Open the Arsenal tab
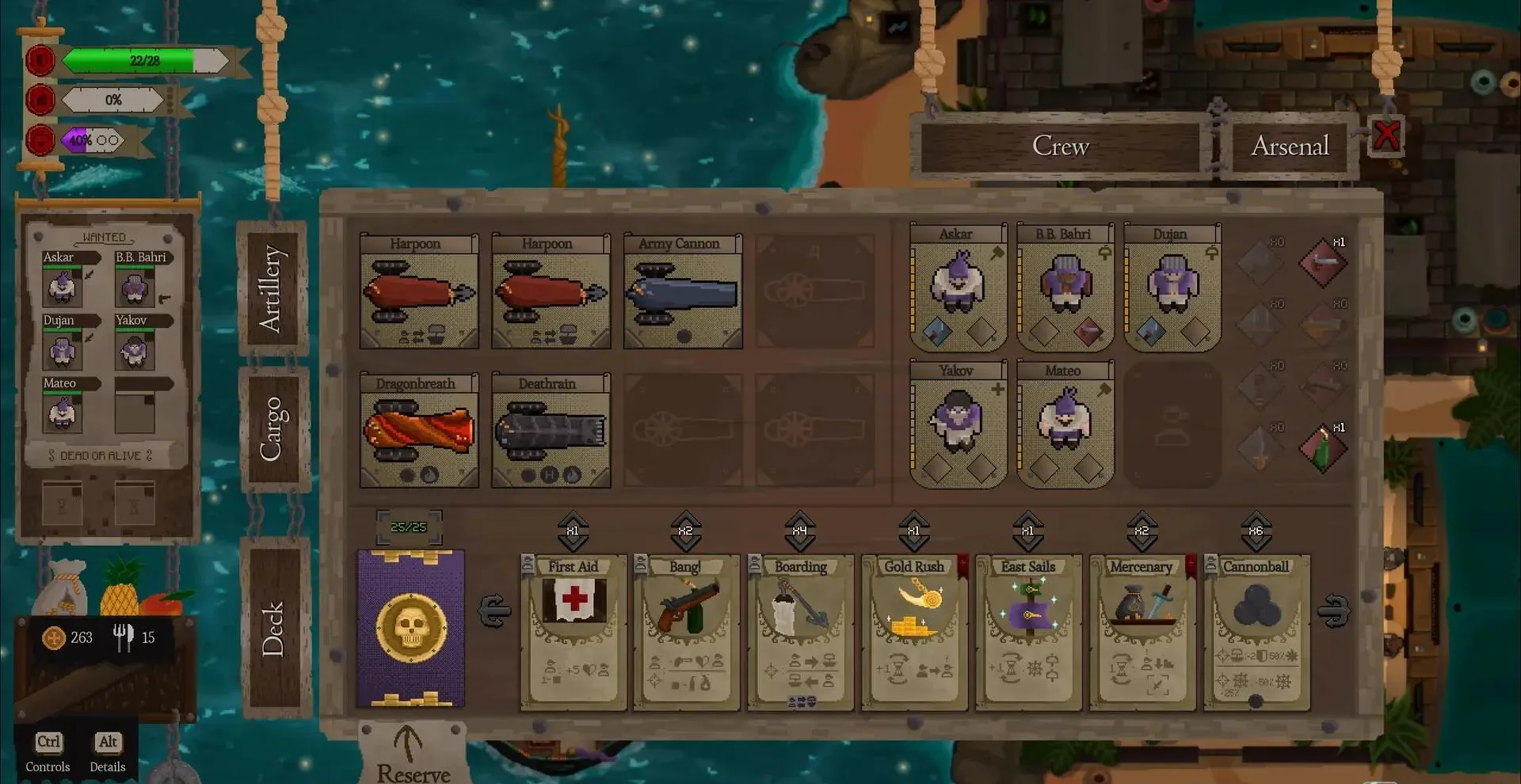The height and width of the screenshot is (784, 1521). click(1290, 147)
